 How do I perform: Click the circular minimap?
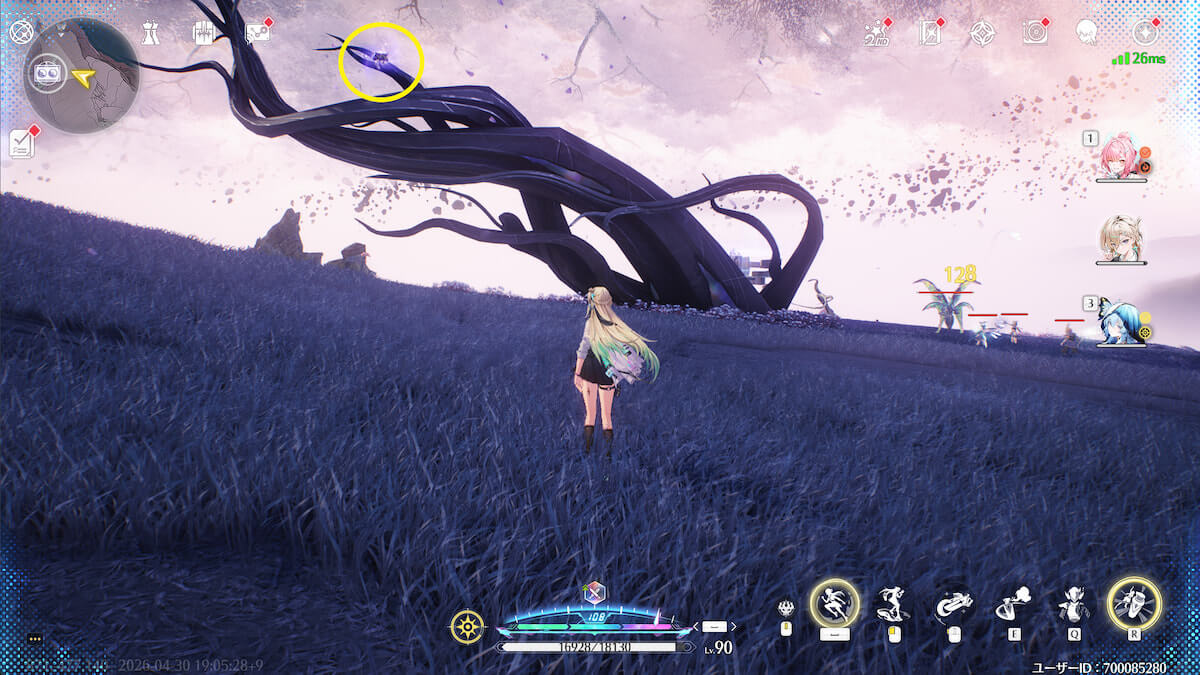(x=82, y=76)
